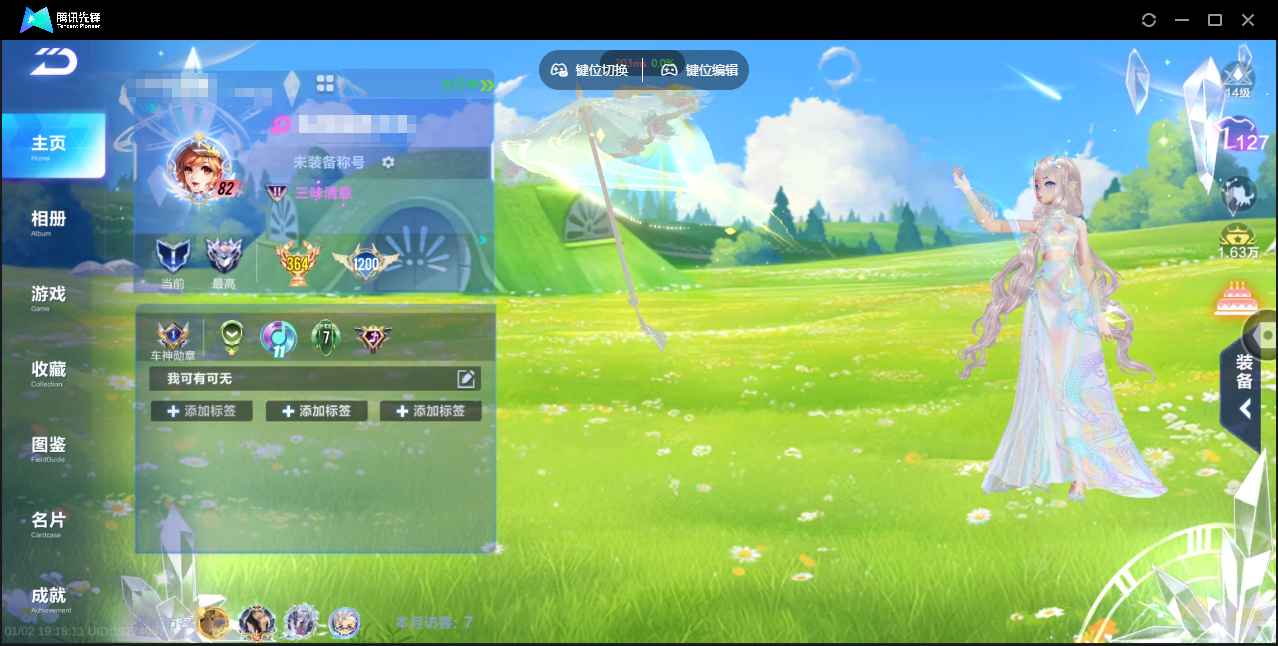Show the 收藏 Collection tab

click(x=48, y=372)
